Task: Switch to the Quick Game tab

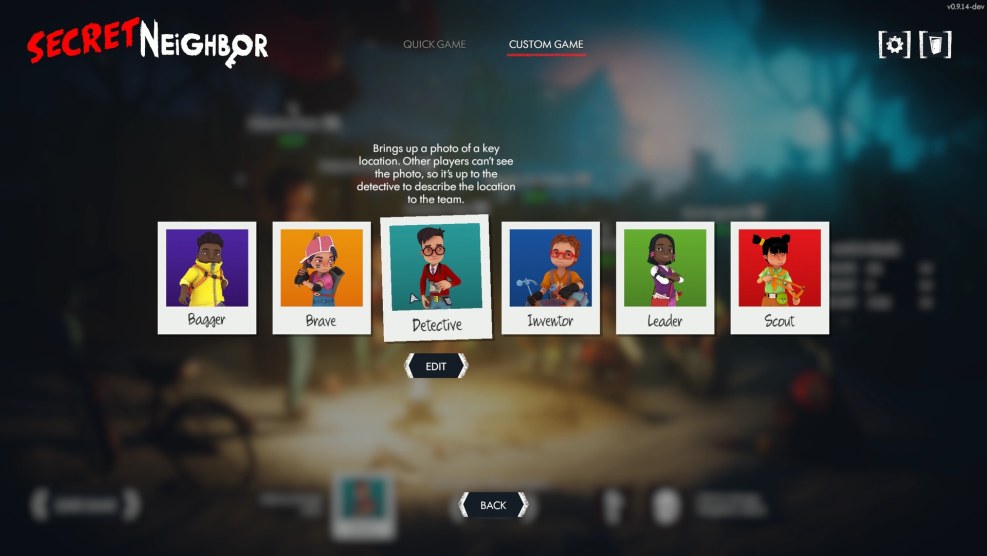Action: coord(434,44)
